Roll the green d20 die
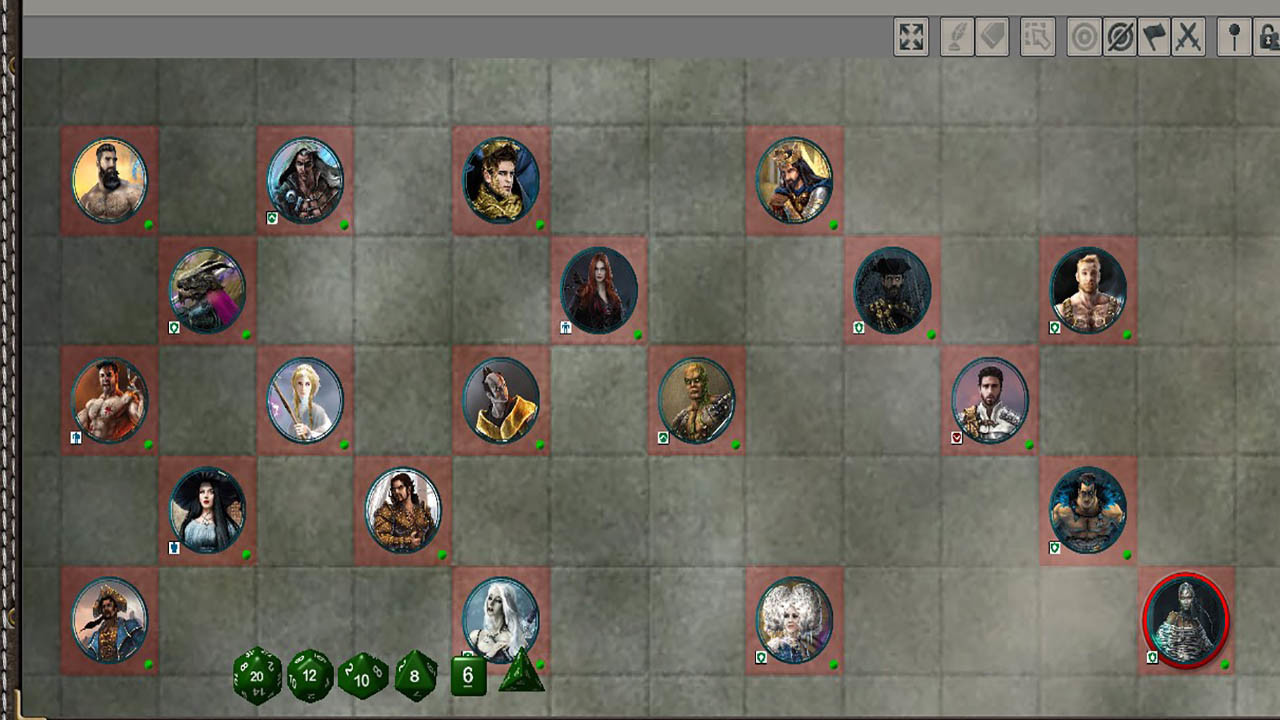This screenshot has height=720, width=1280. click(x=258, y=676)
